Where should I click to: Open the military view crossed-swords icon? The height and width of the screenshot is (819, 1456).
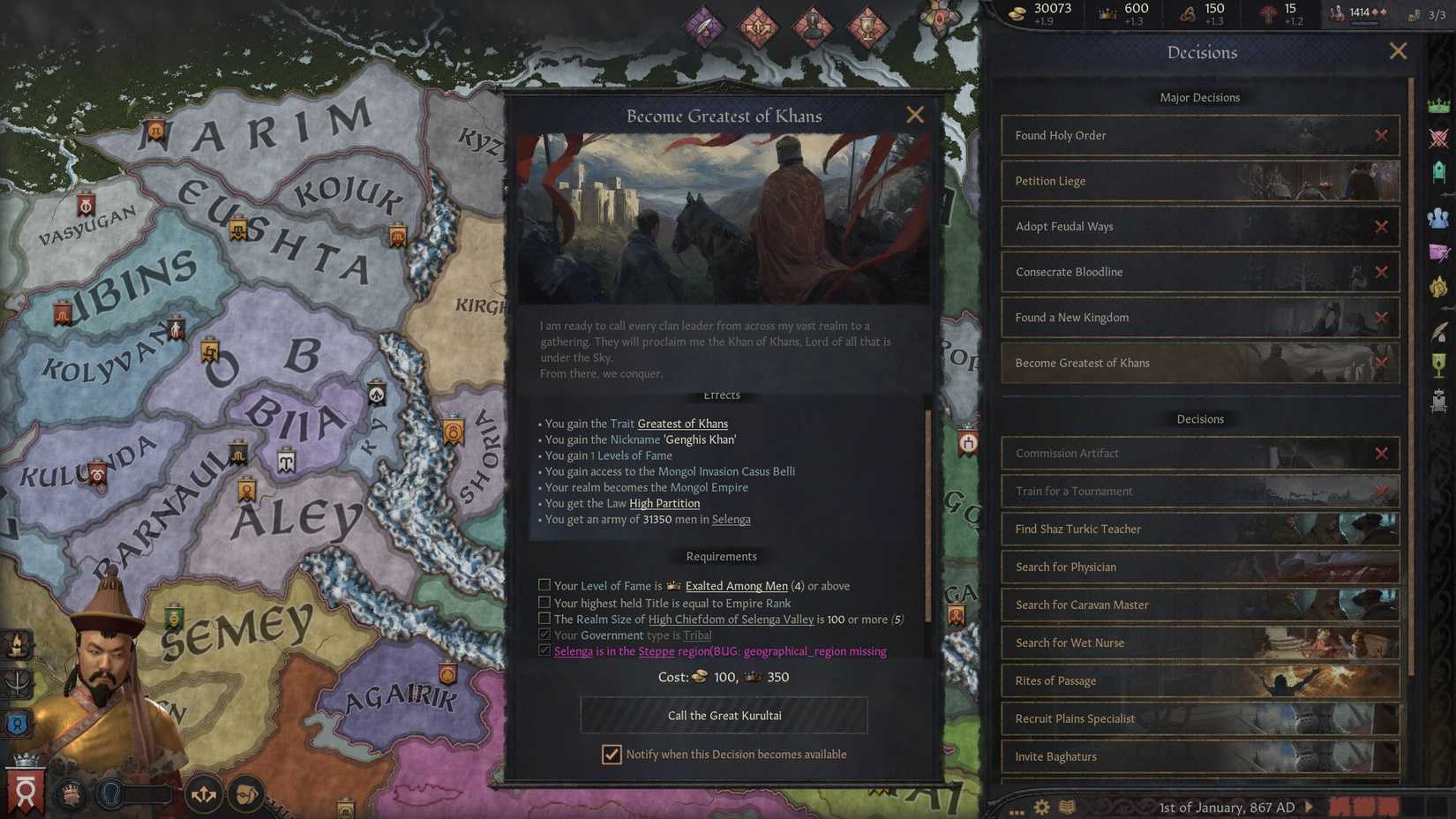(x=1439, y=138)
